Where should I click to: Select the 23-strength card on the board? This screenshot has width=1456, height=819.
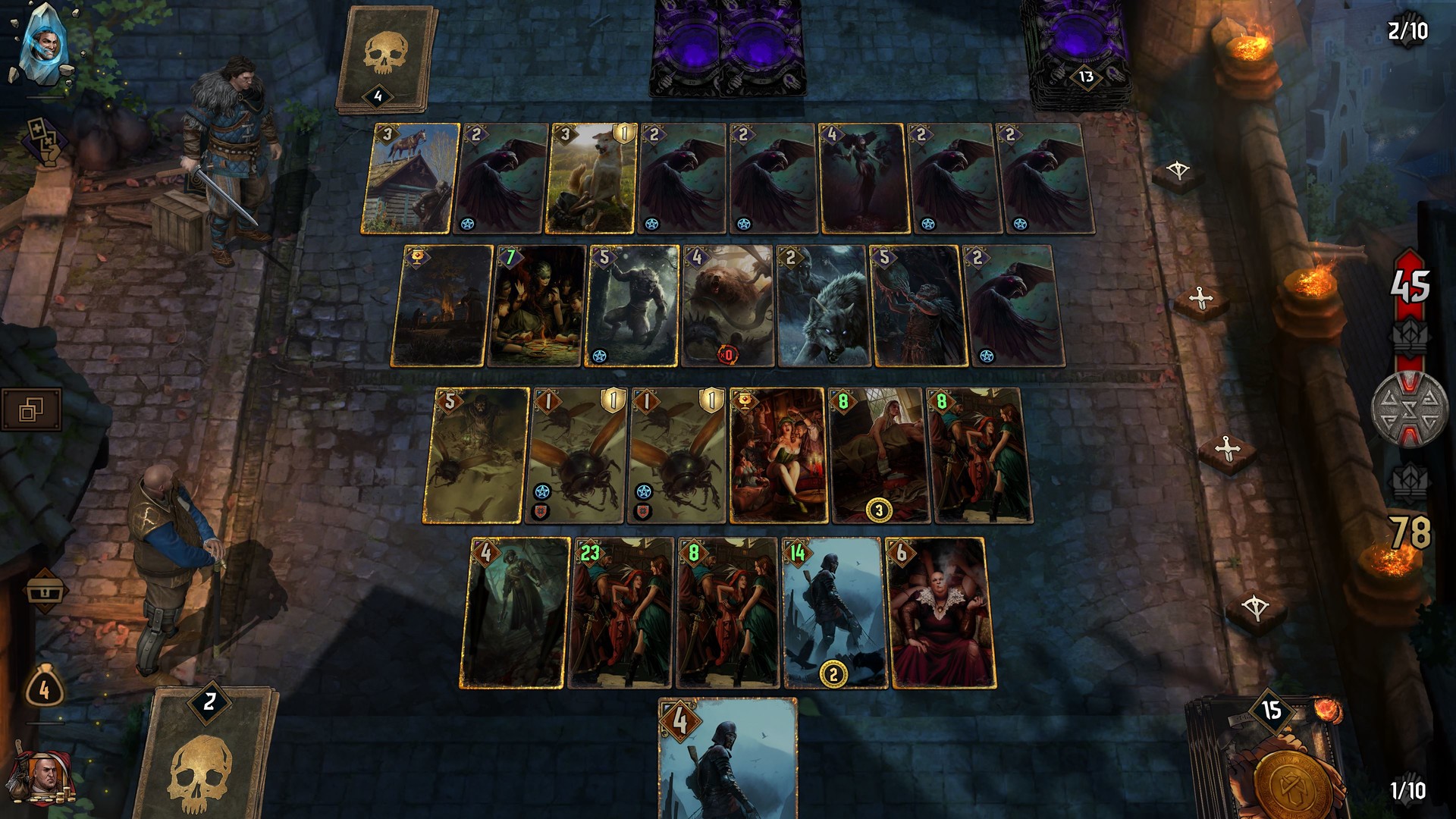[622, 607]
